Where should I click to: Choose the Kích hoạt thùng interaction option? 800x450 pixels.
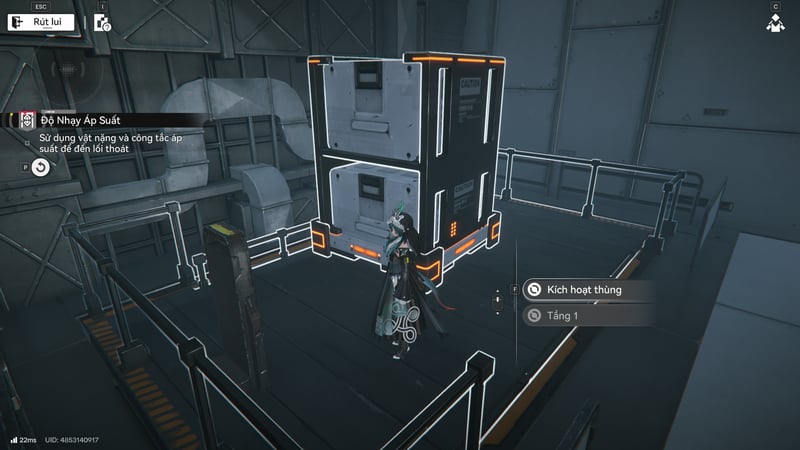point(586,290)
